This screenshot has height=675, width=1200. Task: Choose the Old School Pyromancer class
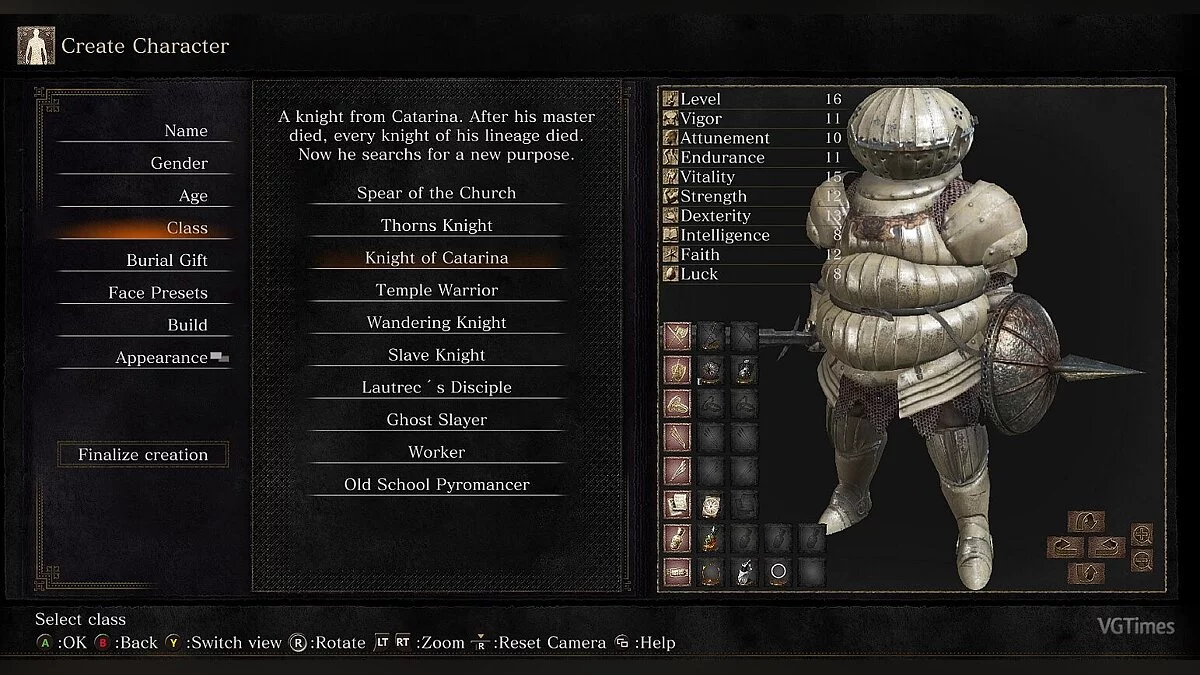436,485
